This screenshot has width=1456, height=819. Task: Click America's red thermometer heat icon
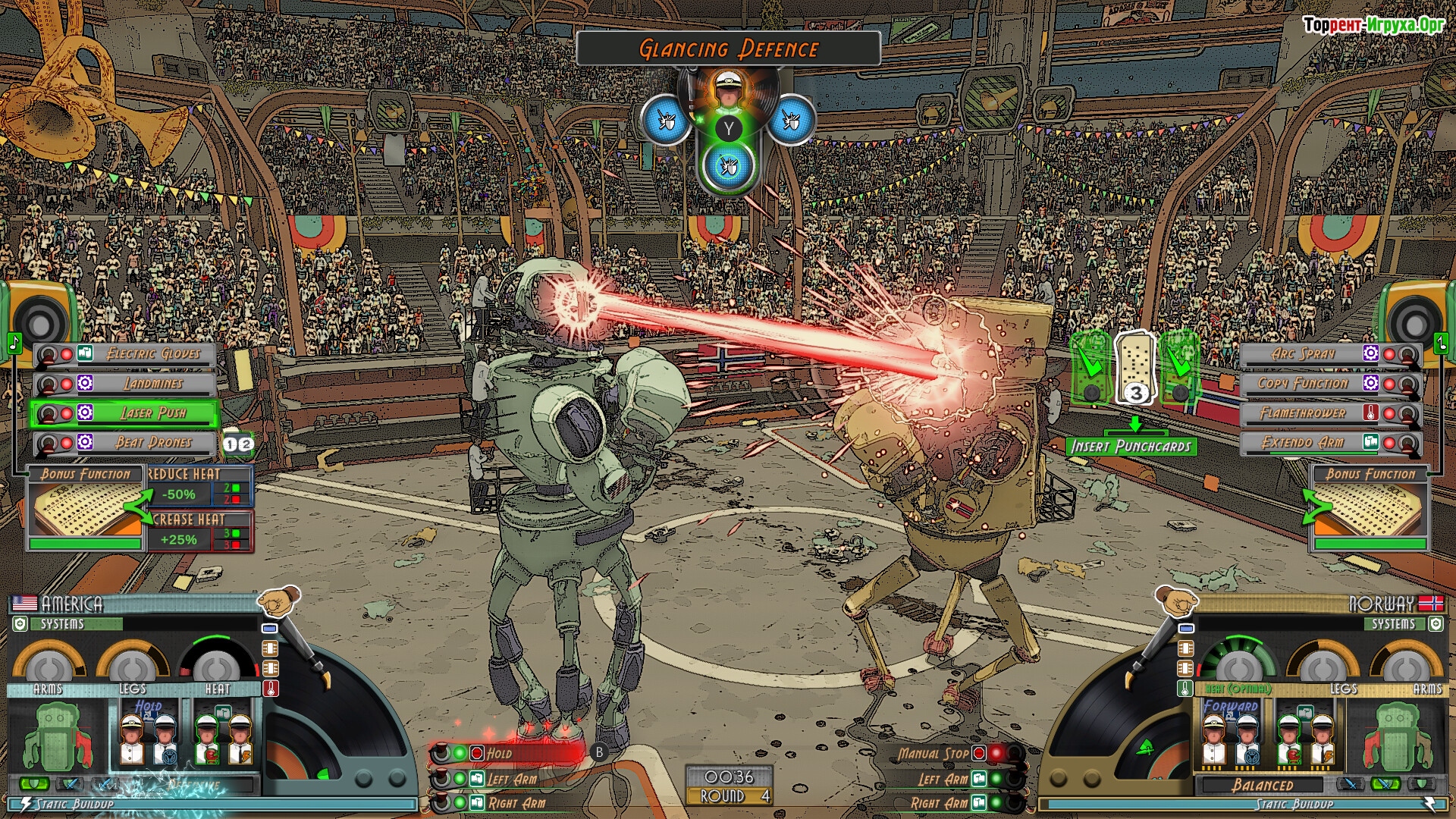pyautogui.click(x=271, y=689)
